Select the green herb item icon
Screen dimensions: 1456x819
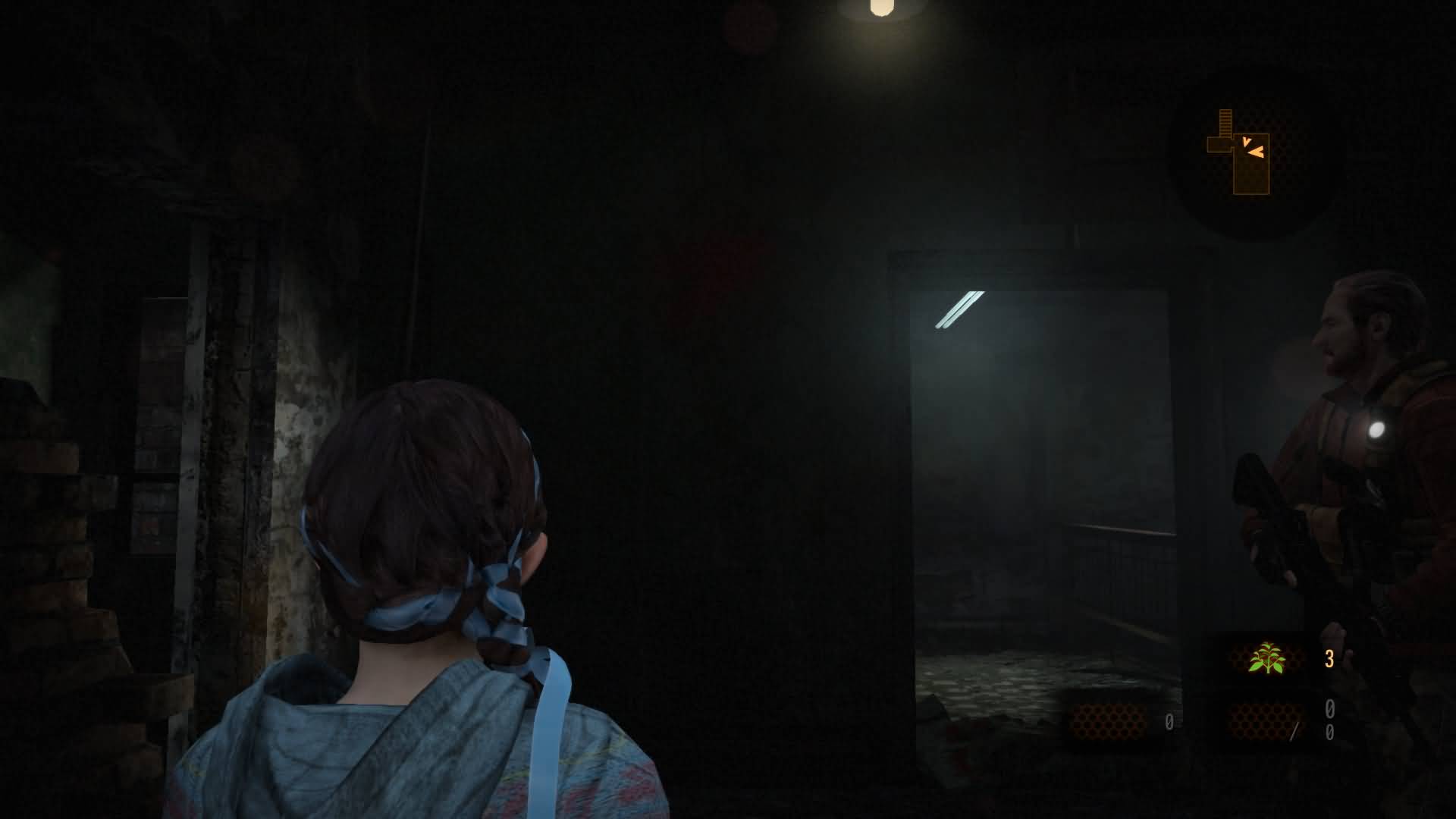click(x=1267, y=658)
